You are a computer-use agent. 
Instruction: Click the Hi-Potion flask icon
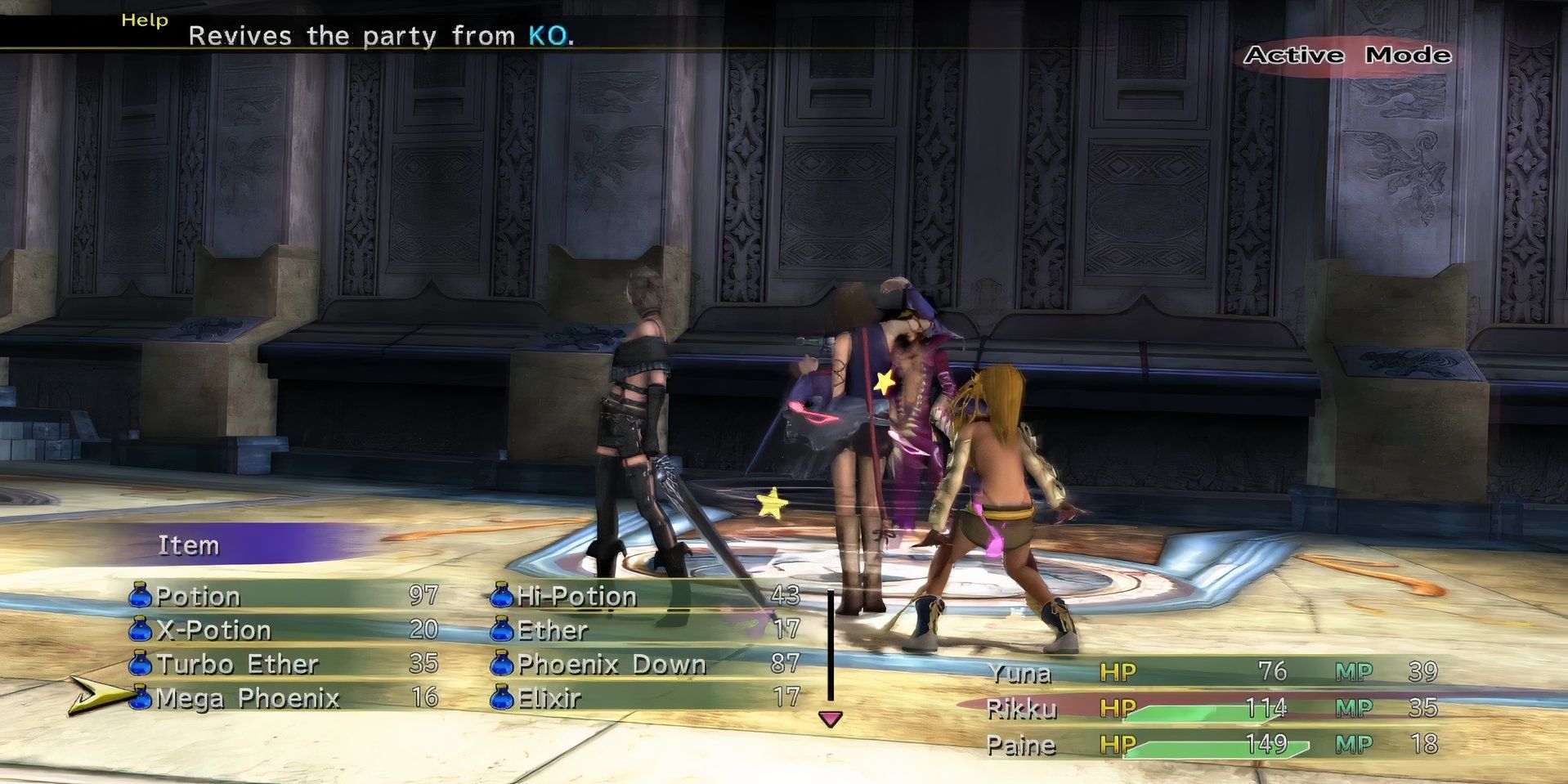(x=500, y=596)
